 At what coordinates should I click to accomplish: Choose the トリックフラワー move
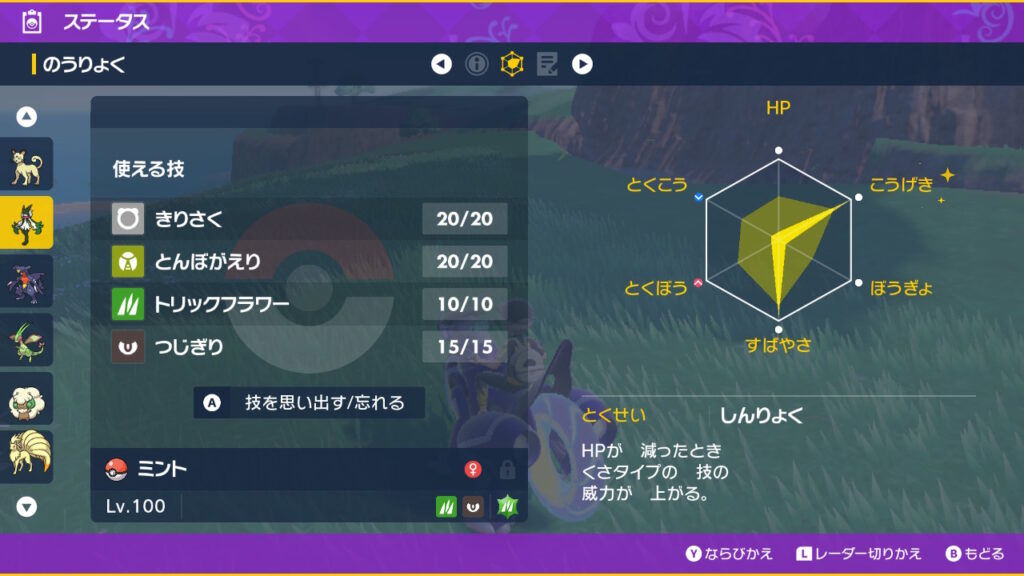tap(309, 305)
